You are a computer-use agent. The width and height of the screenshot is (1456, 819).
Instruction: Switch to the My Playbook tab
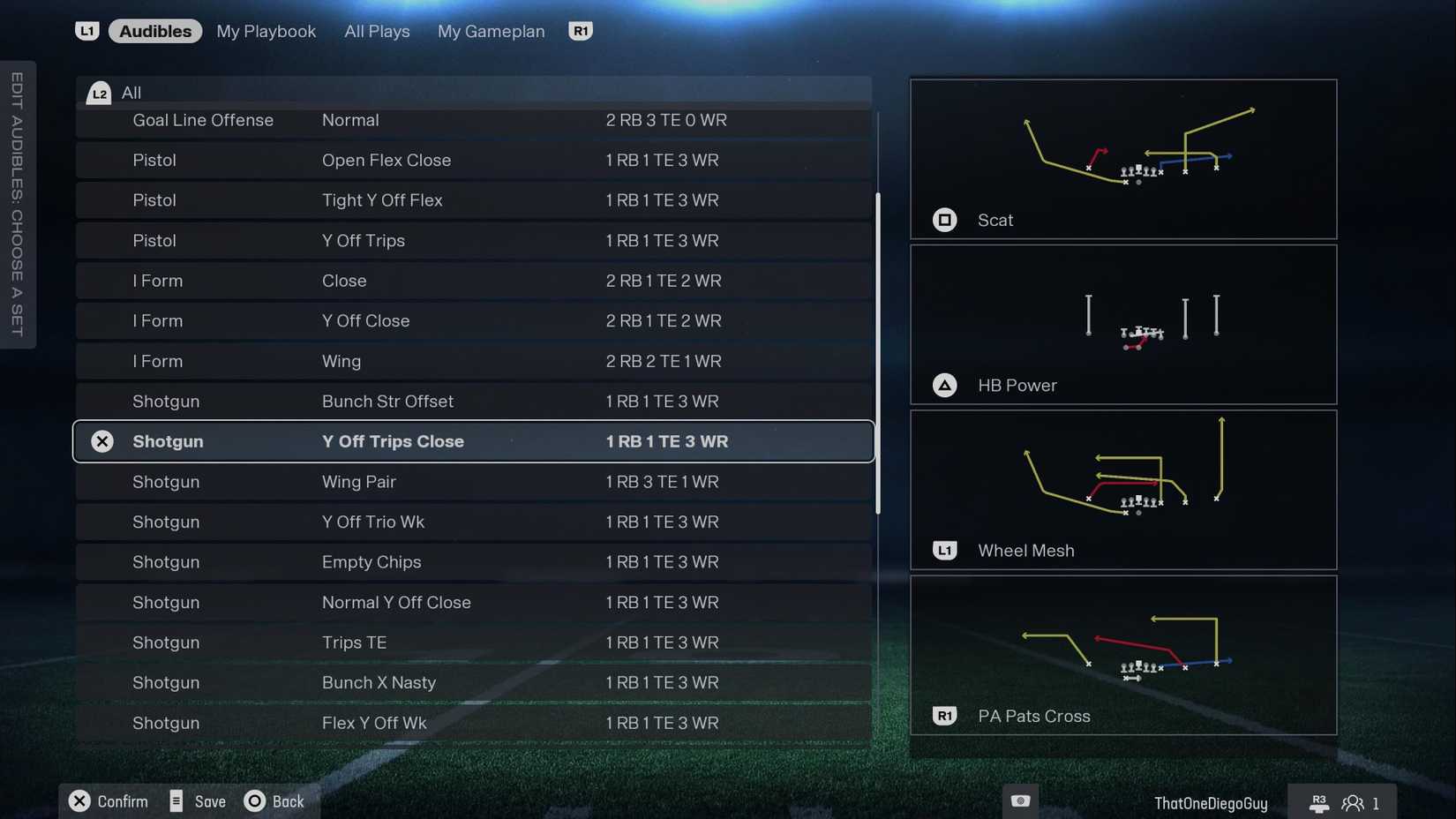[x=266, y=31]
